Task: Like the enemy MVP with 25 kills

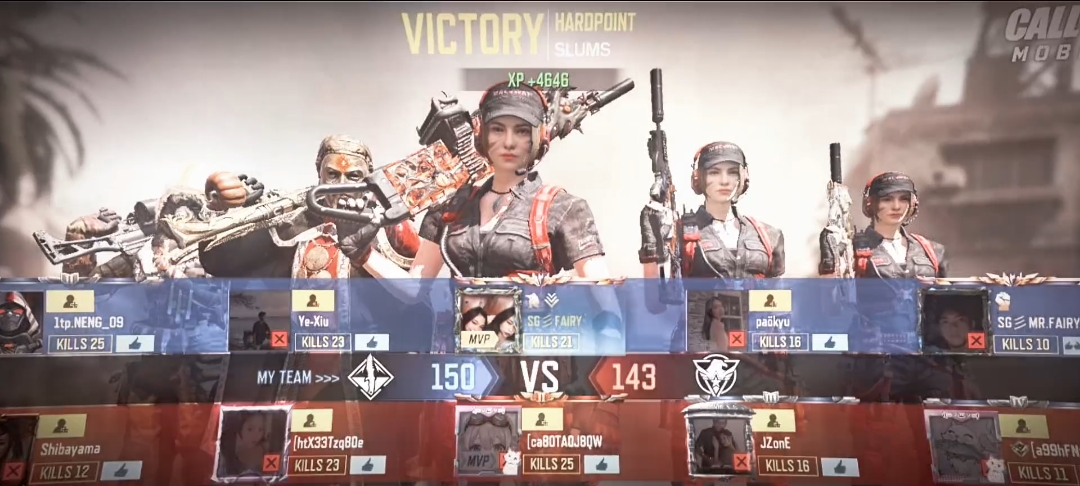Action: click(x=601, y=464)
